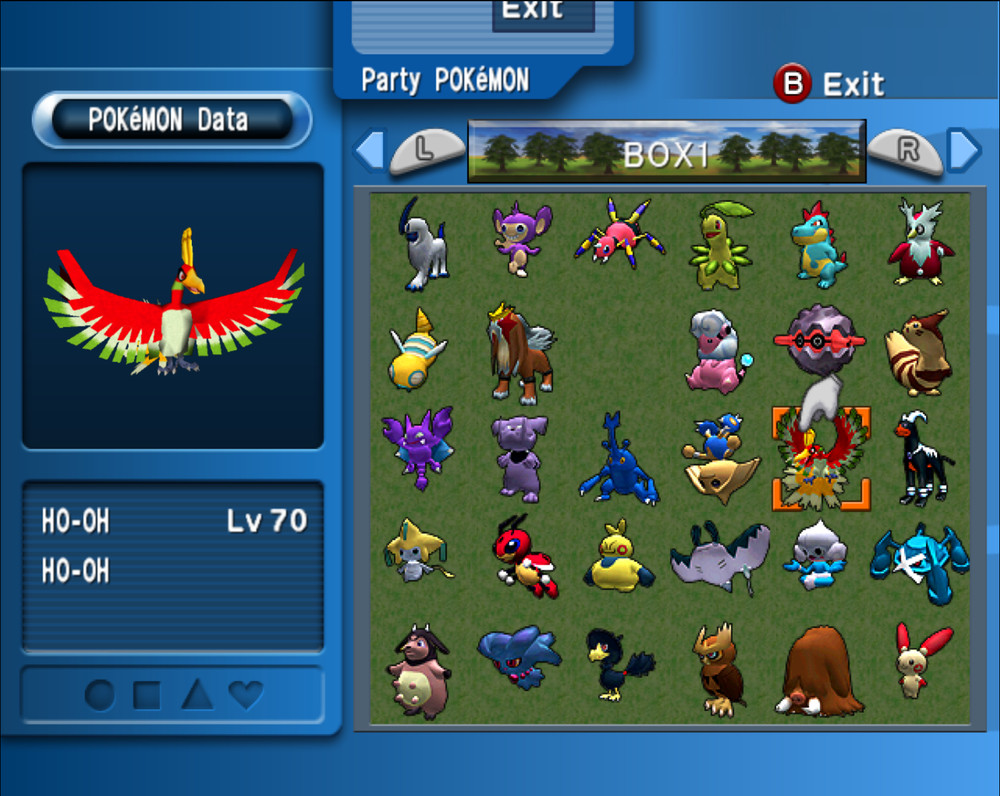Go to previous box with left arrow

(369, 150)
